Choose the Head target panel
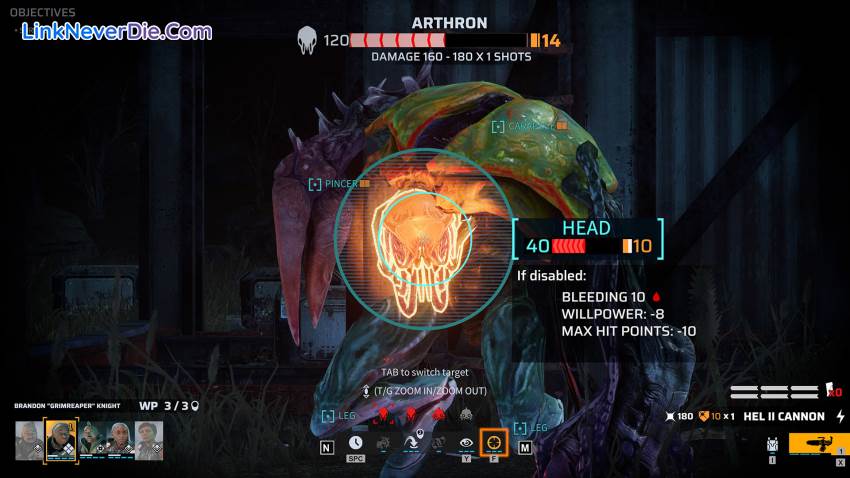 pyautogui.click(x=588, y=238)
